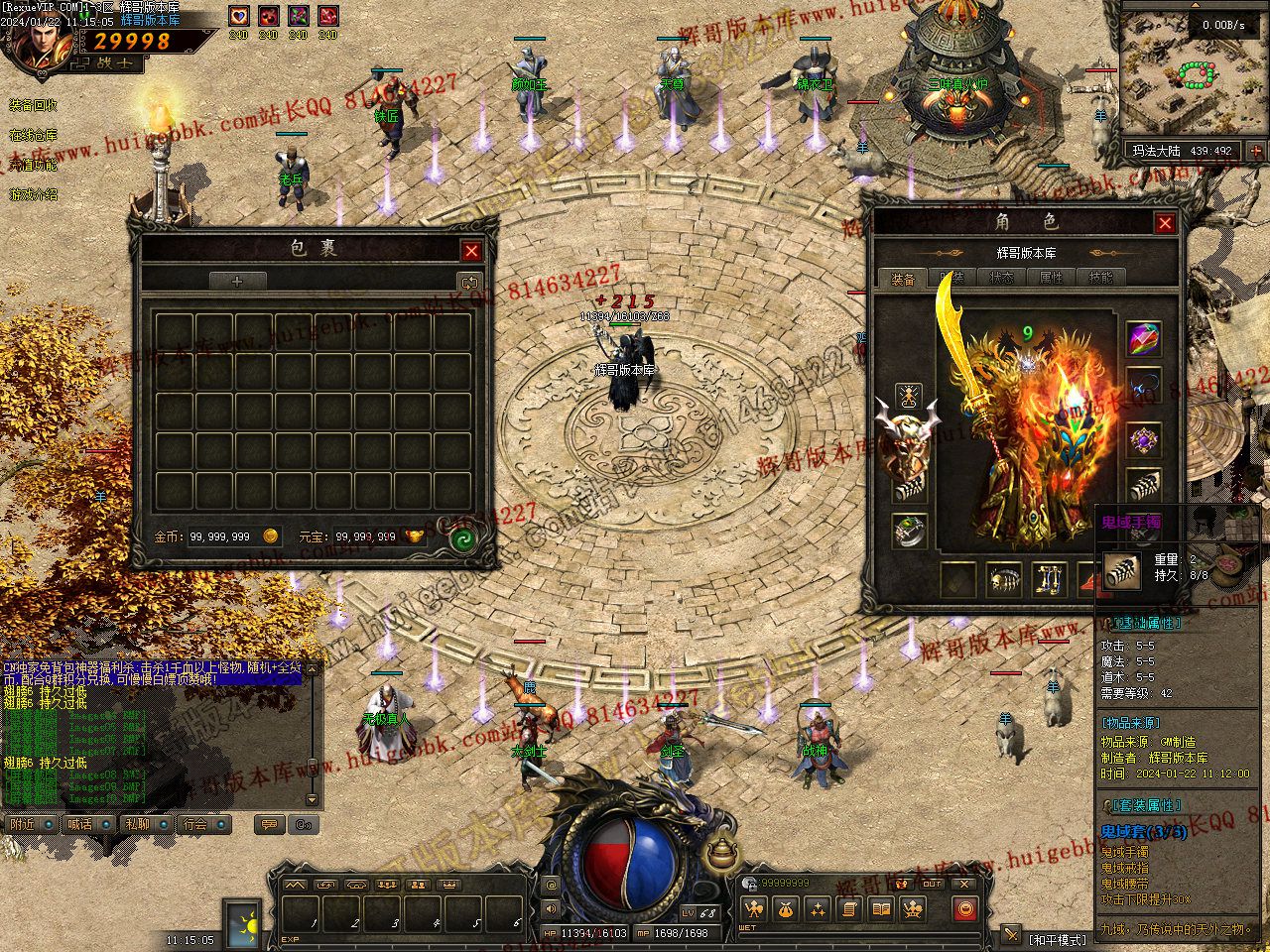Open the 属性 attributes tab

click(x=1051, y=279)
